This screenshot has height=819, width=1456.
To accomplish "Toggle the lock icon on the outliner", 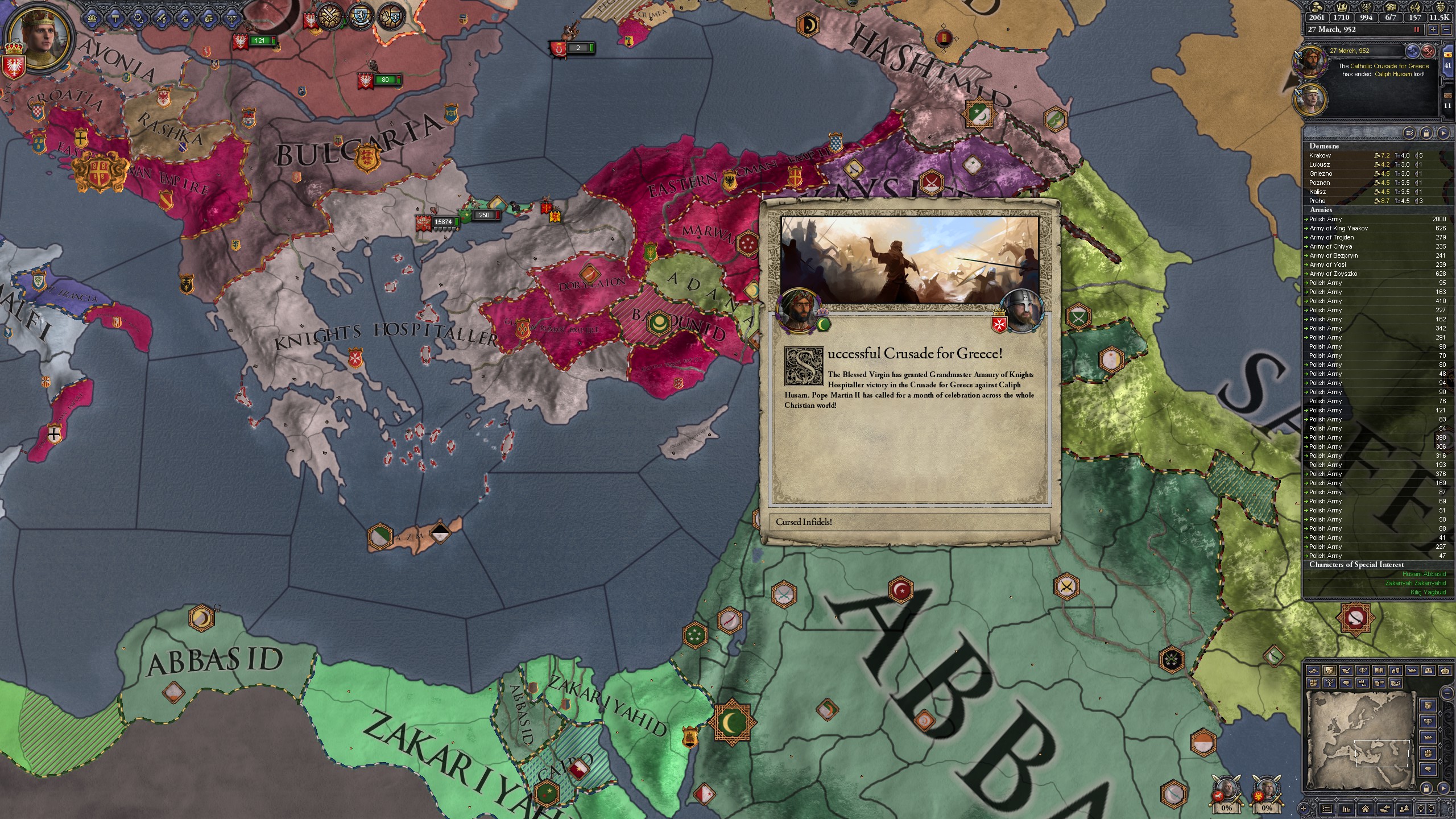I will click(1426, 132).
